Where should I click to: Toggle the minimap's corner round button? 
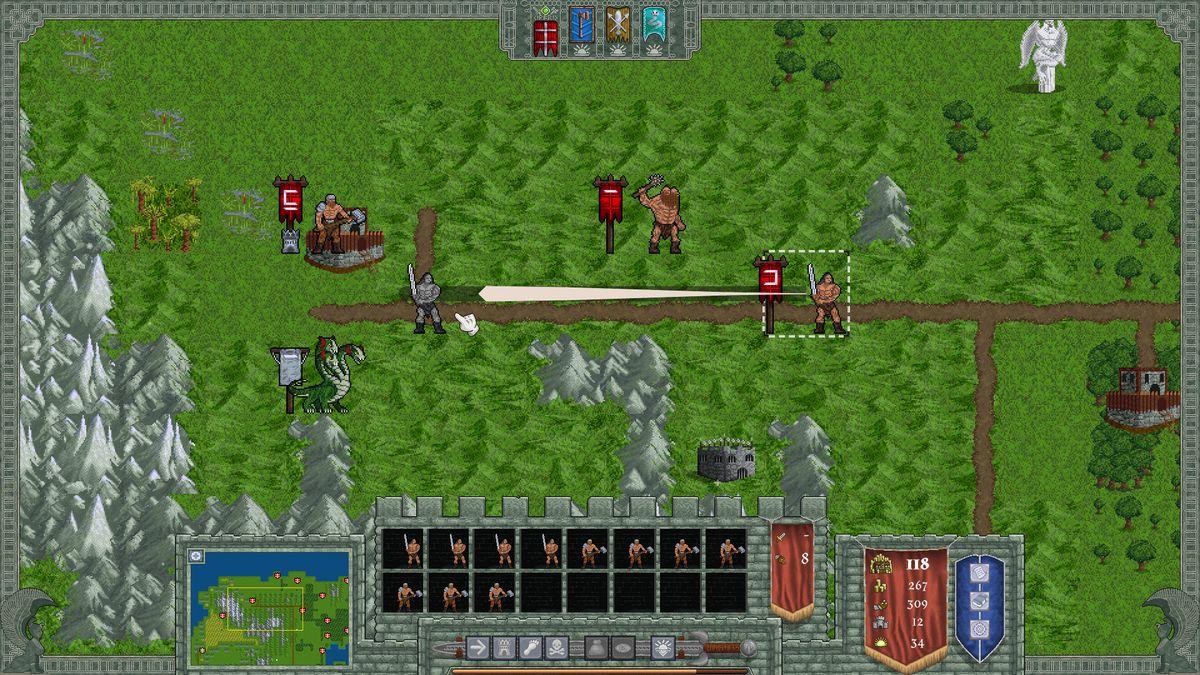196,556
